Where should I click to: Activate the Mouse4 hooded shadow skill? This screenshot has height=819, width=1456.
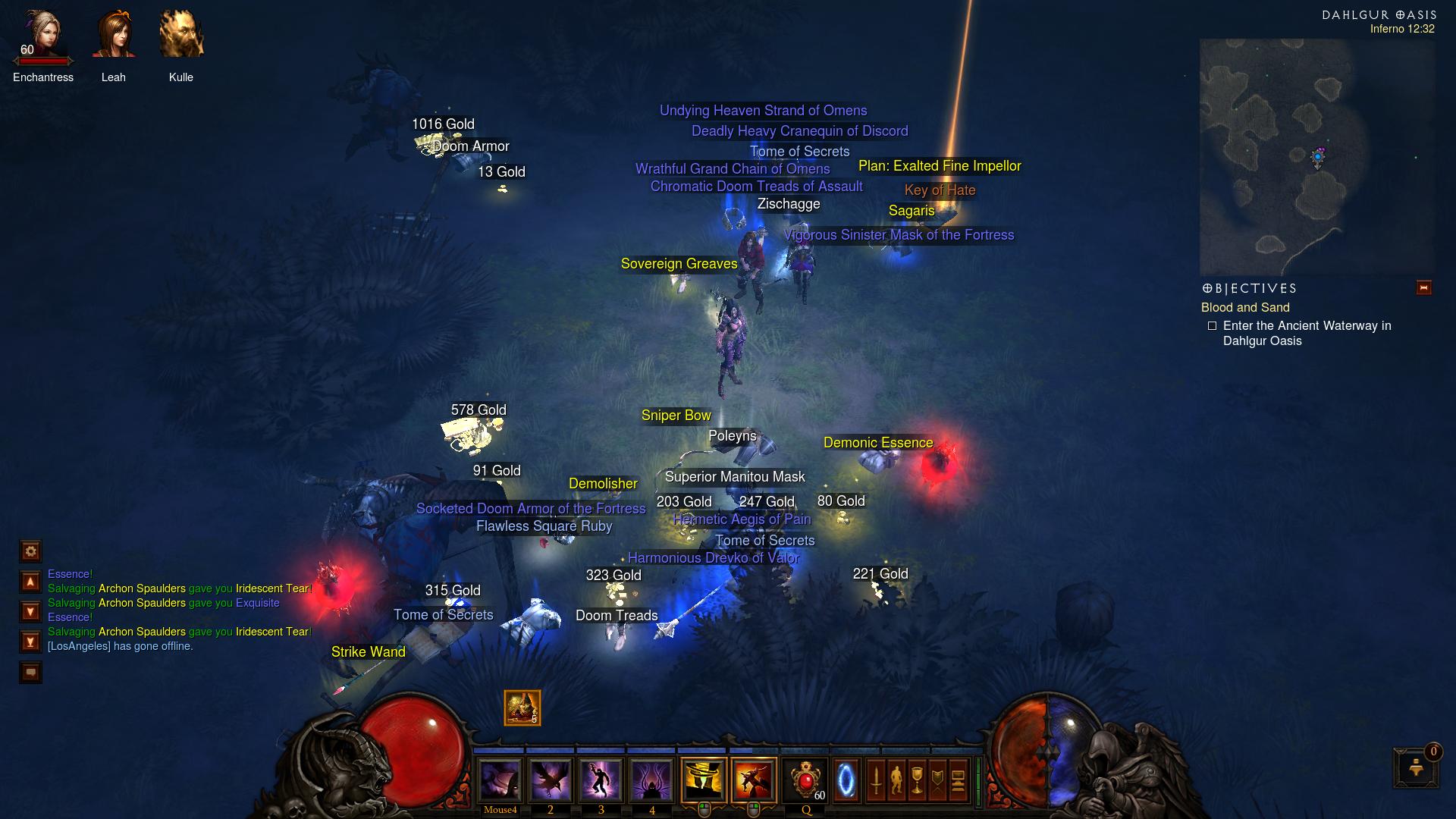(500, 780)
